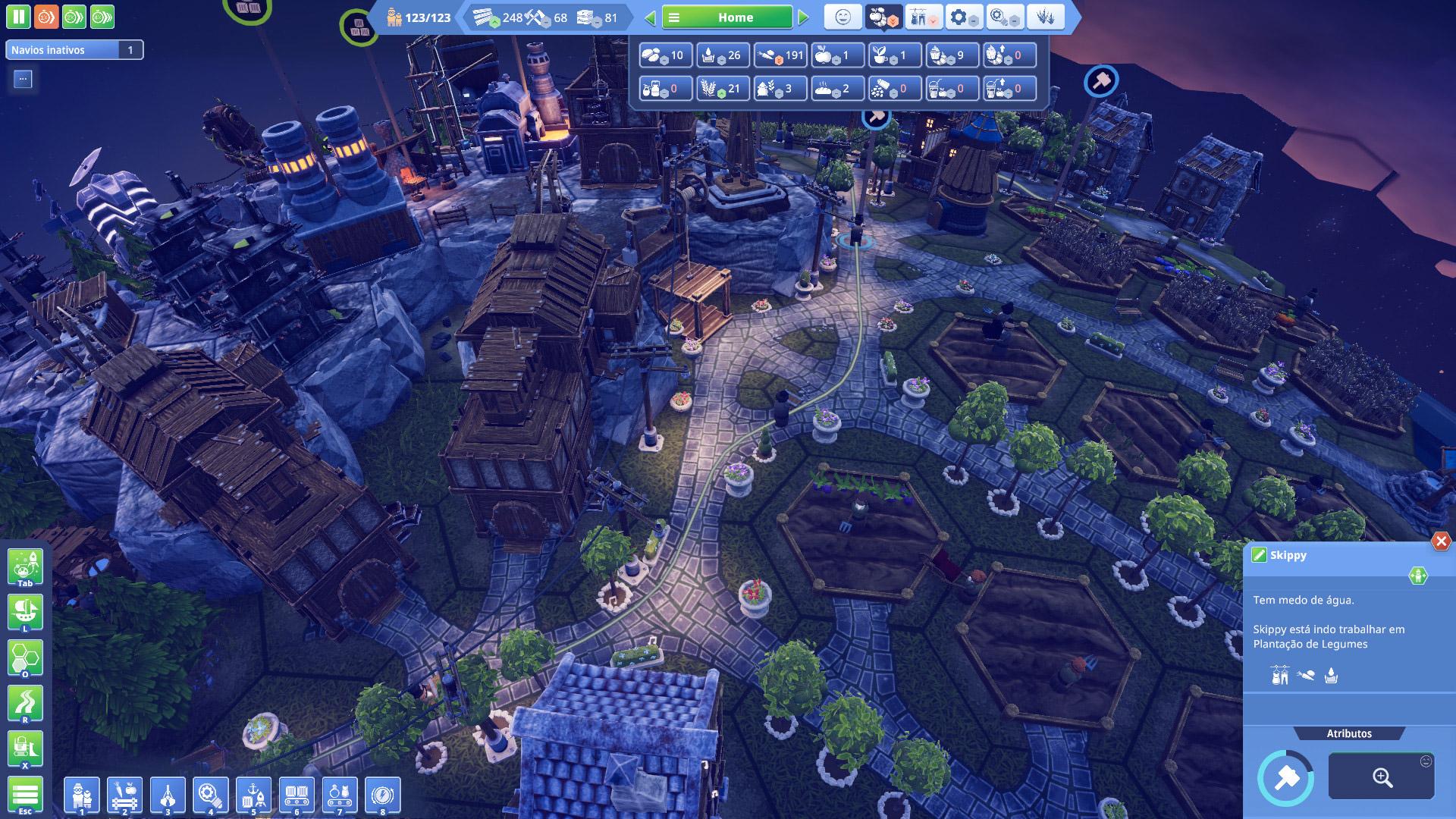1456x819 pixels.
Task: Open the ships menu with the sailboat button
Action: pyautogui.click(x=25, y=612)
